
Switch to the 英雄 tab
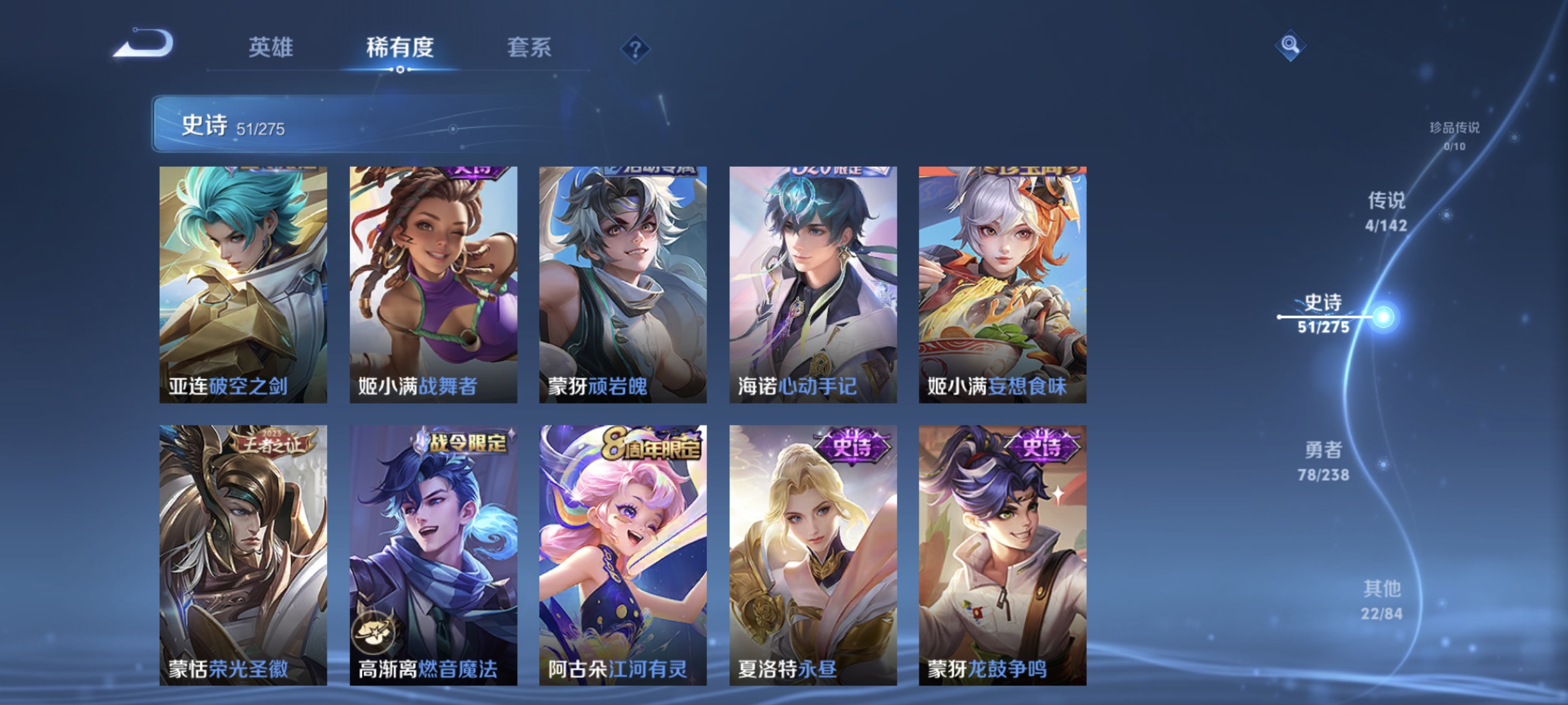pos(271,48)
